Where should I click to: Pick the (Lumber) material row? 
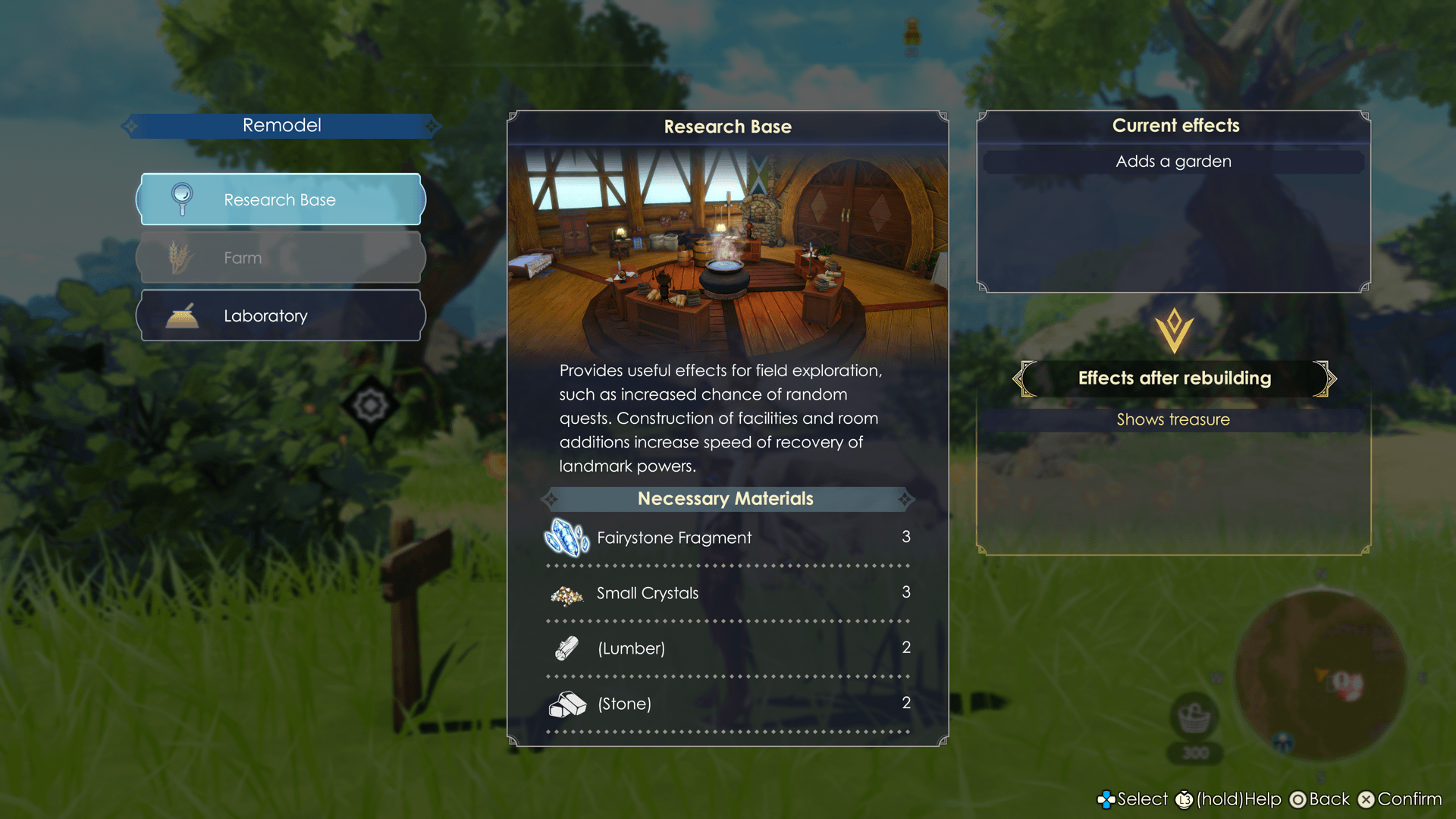point(726,648)
